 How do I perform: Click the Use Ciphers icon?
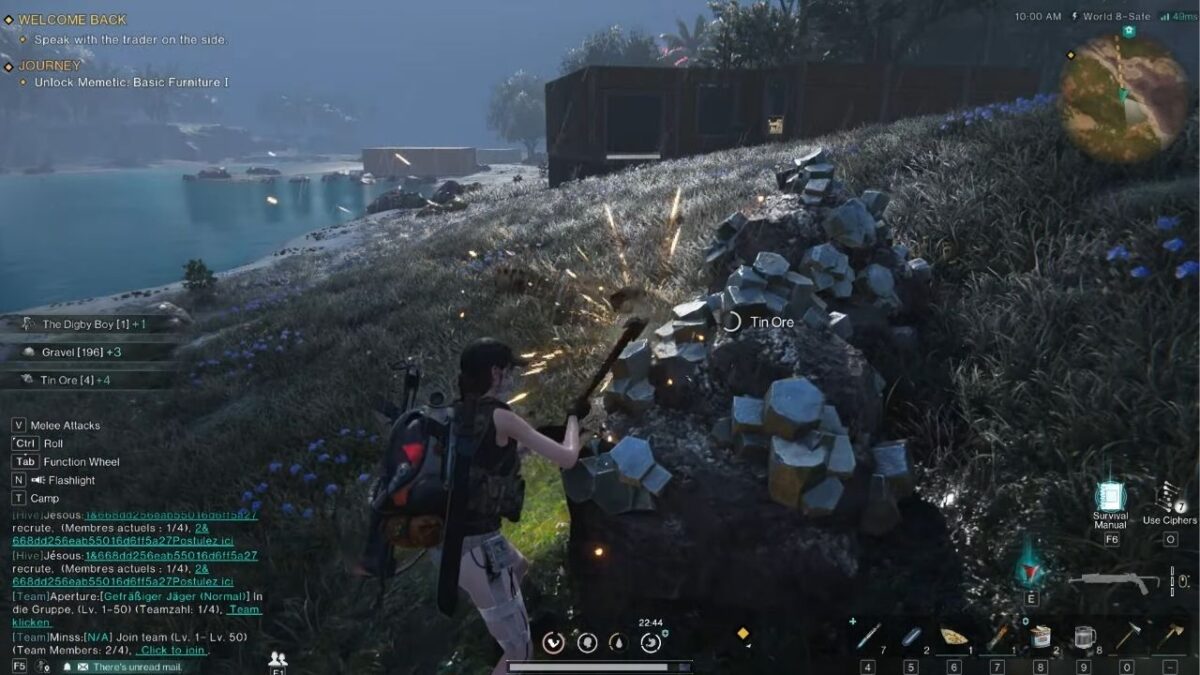pos(1169,497)
